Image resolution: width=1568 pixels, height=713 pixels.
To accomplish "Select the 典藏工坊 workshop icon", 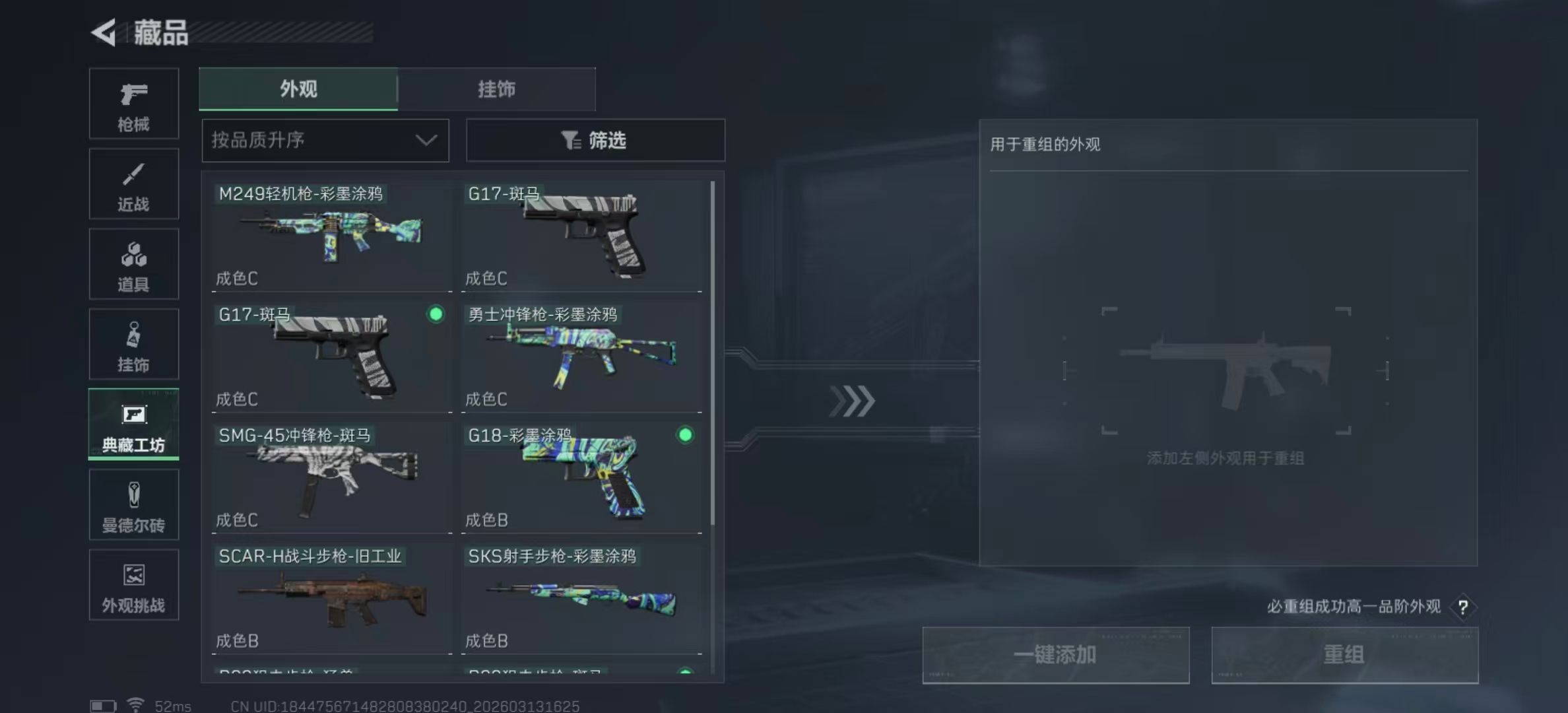I will [133, 424].
